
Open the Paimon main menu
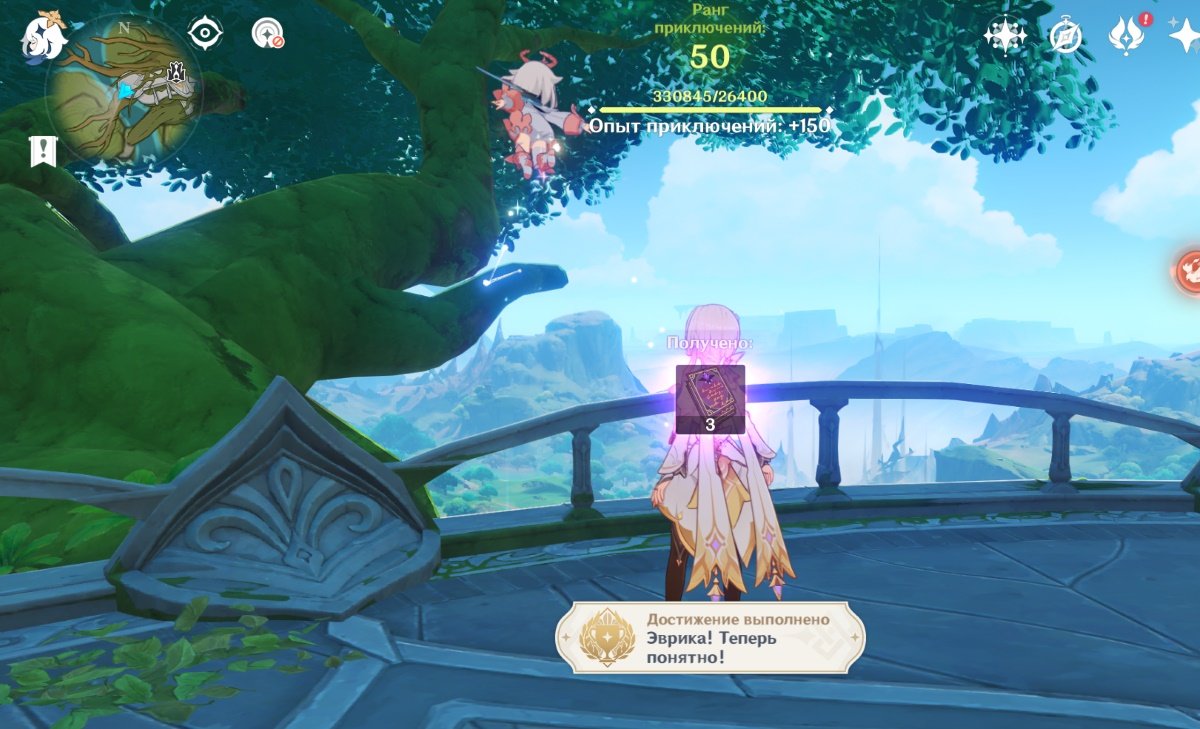(44, 37)
